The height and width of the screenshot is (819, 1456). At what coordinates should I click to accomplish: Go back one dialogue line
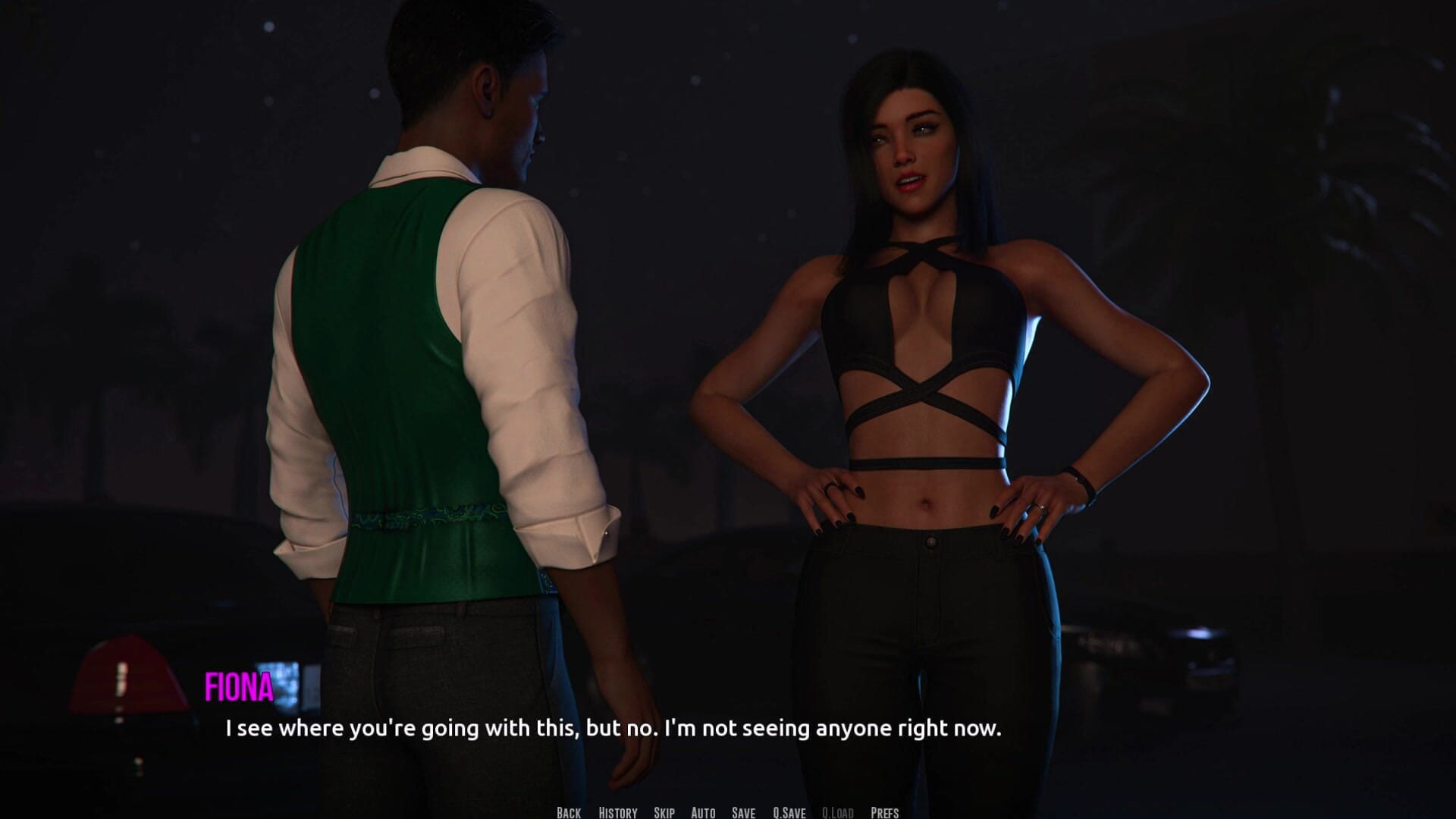569,812
